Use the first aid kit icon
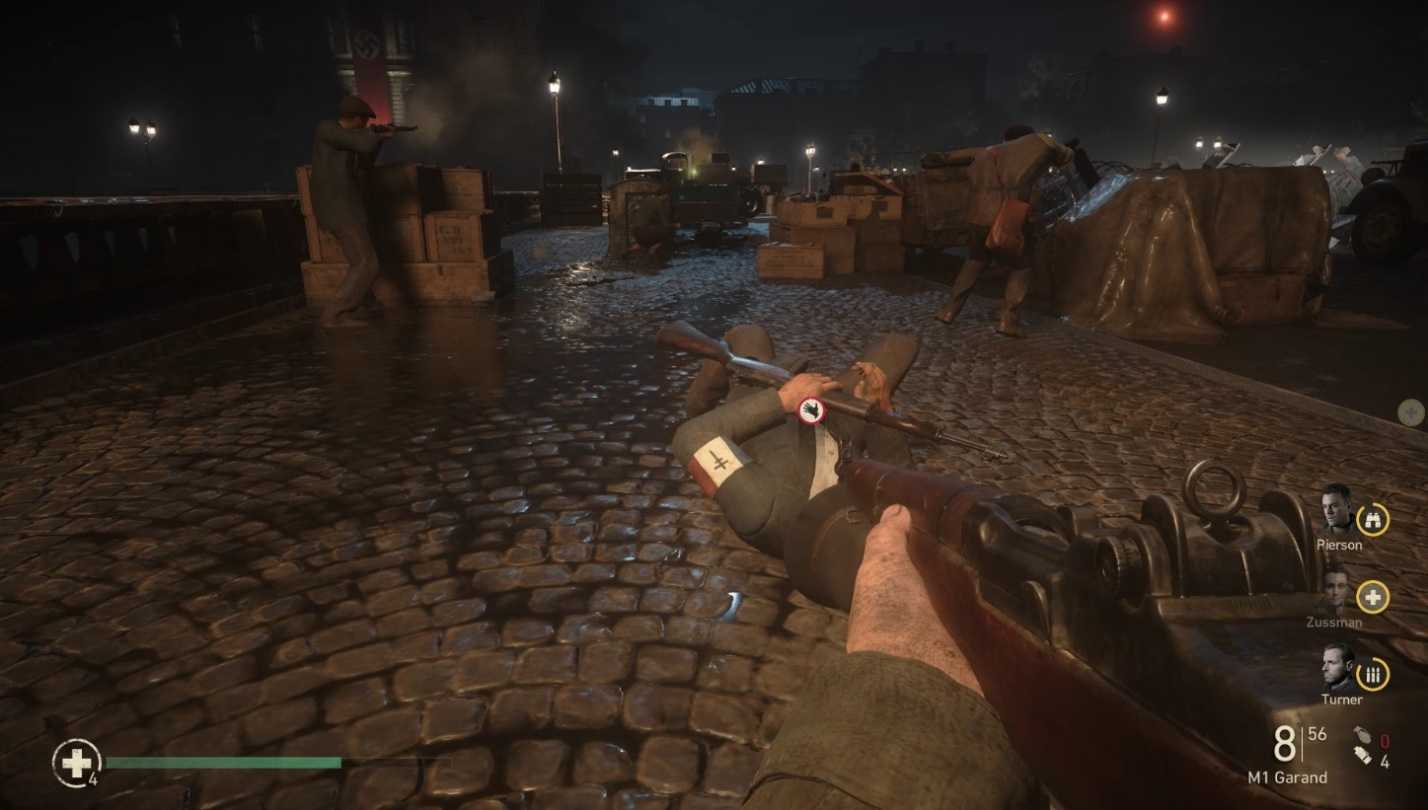This screenshot has width=1428, height=810. 75,763
